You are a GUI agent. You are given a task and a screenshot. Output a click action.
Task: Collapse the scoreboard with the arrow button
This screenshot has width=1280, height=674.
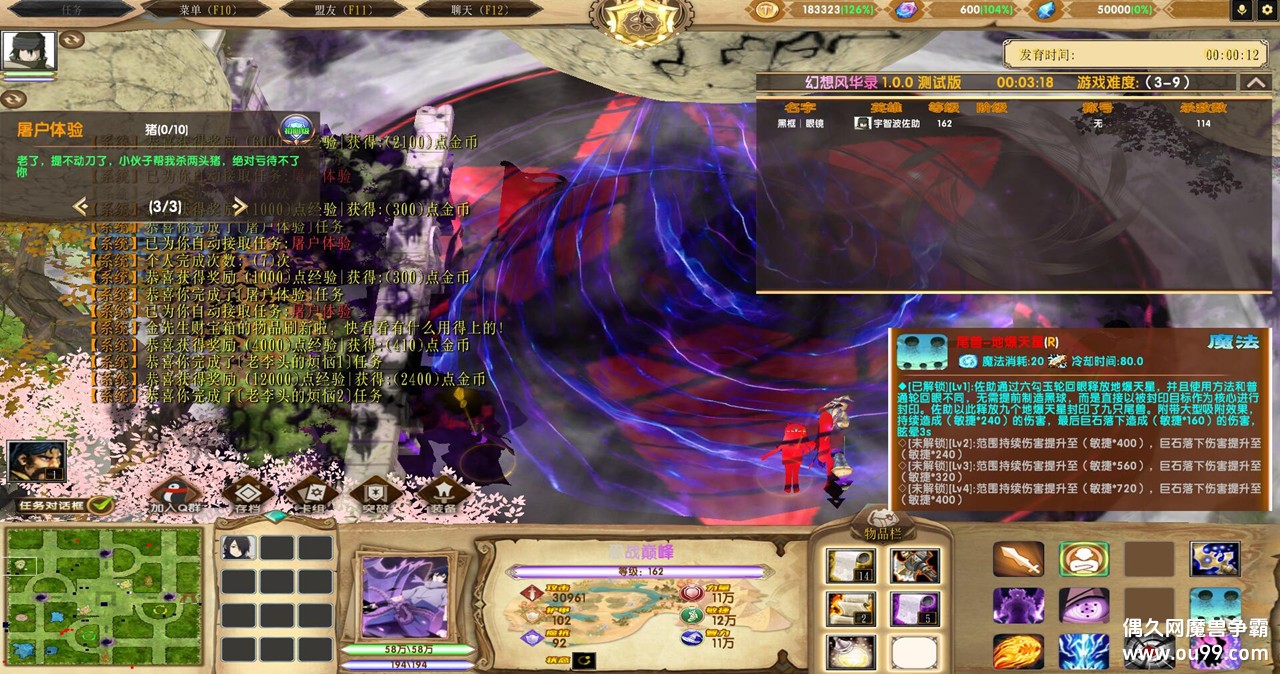(x=1254, y=82)
